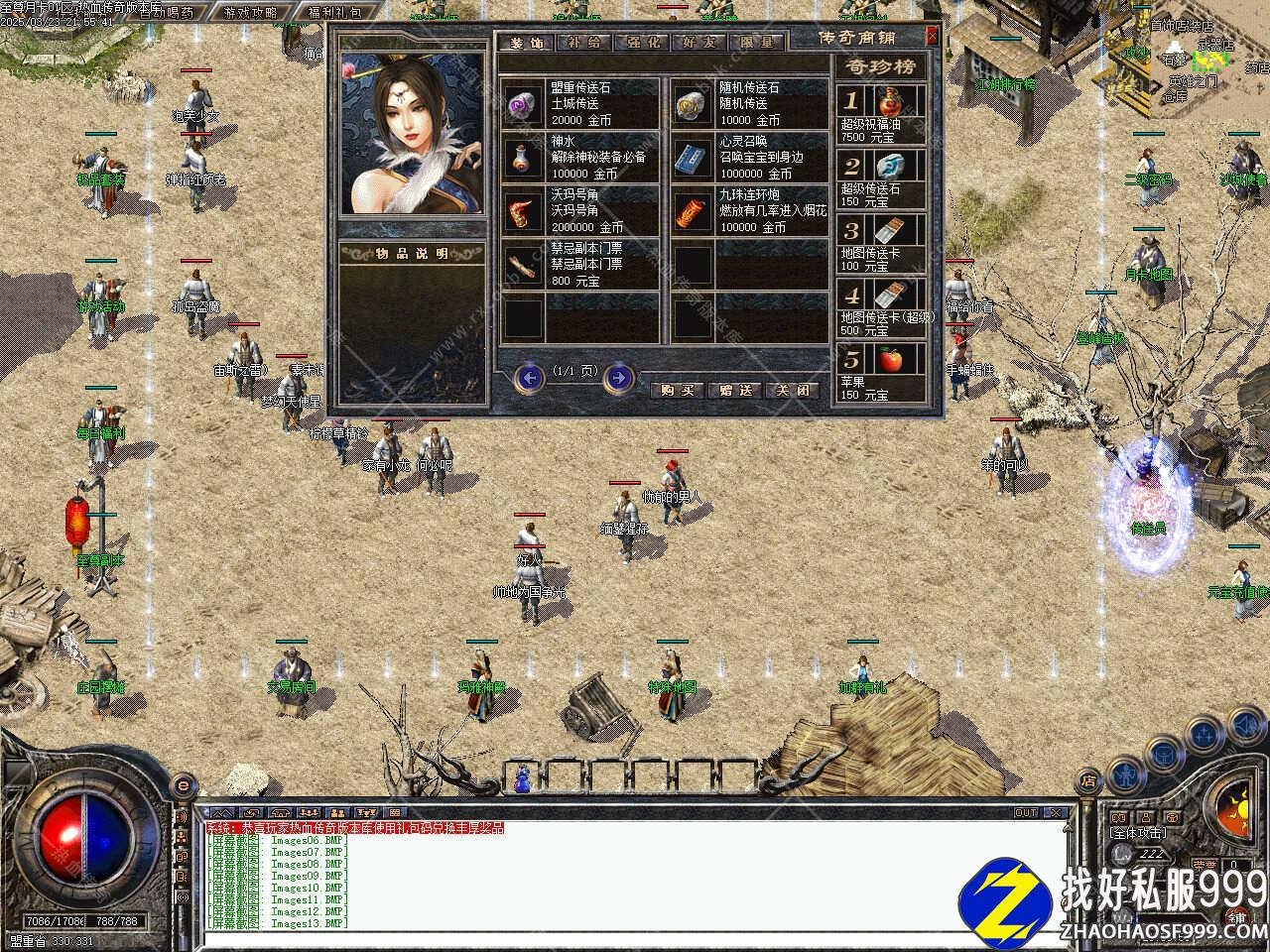
Task: Click the 赠送 gift button
Action: [x=735, y=390]
